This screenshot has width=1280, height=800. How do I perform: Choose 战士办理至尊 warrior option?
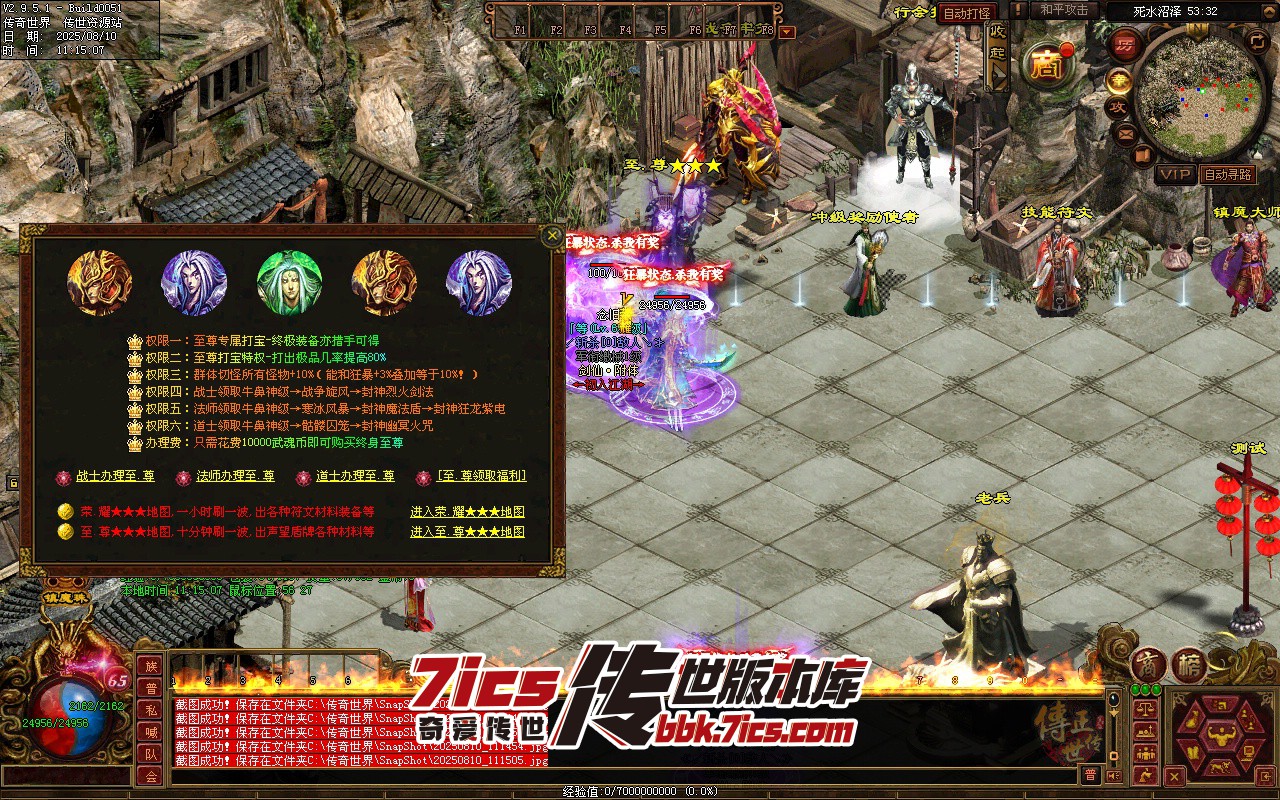pos(115,477)
